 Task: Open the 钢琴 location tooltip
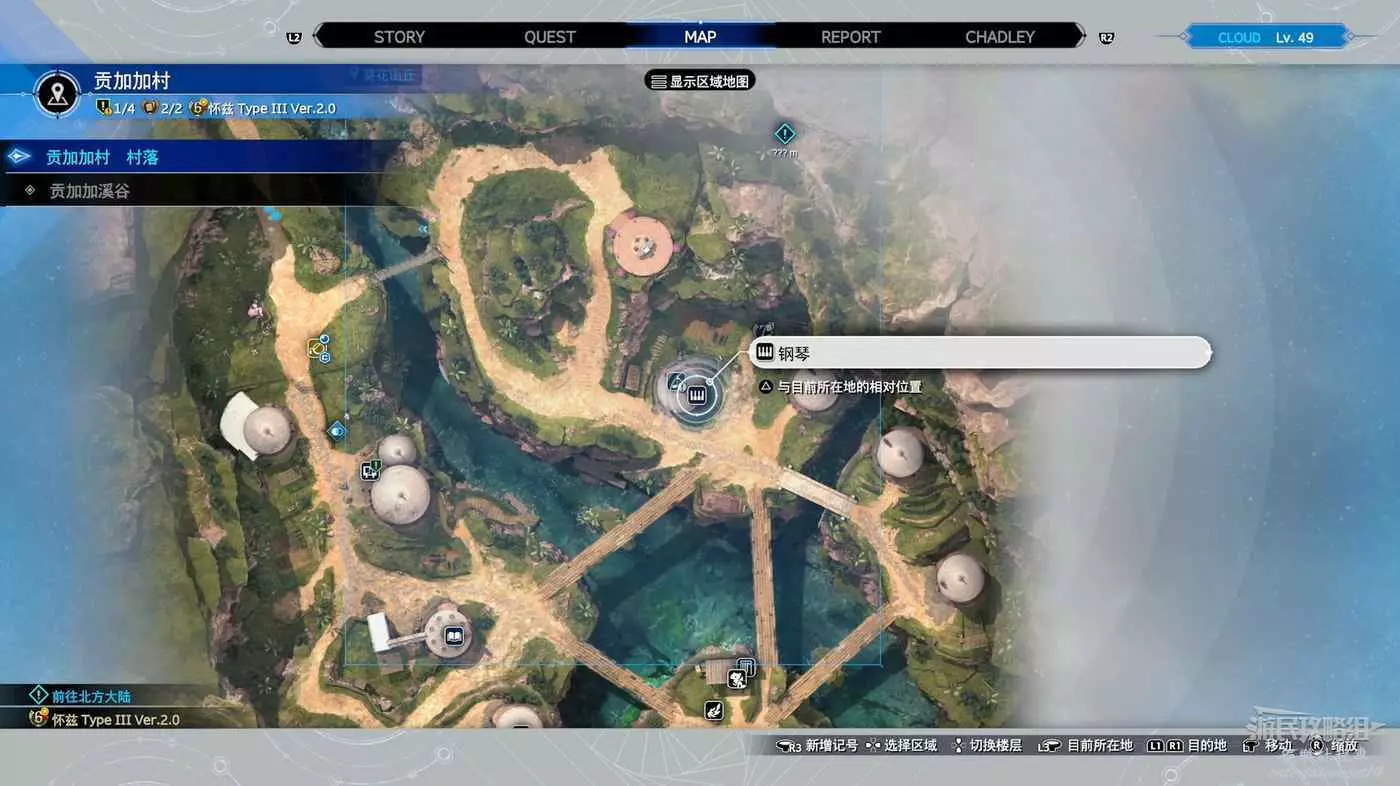pos(980,352)
